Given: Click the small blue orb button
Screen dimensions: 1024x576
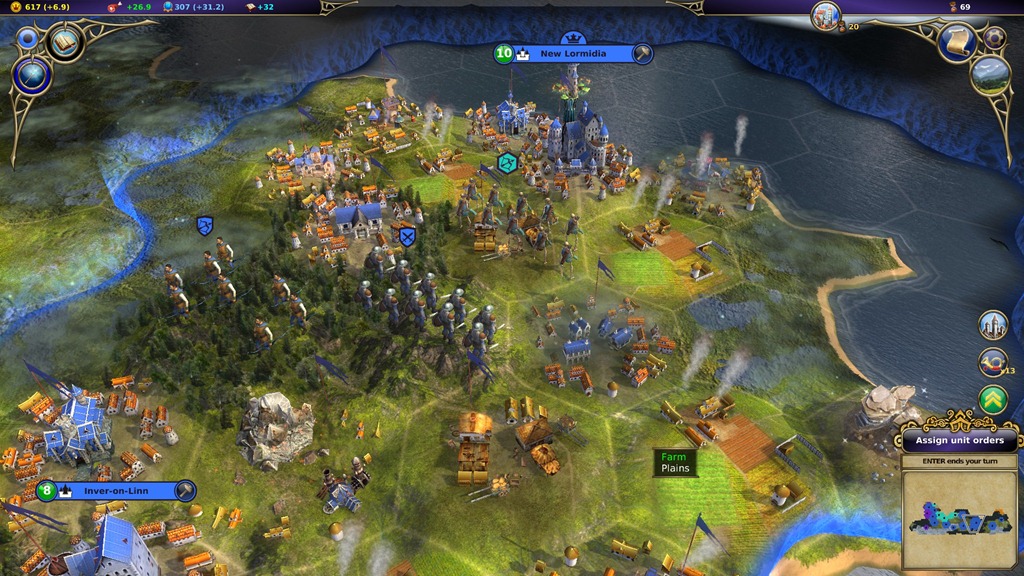Looking at the screenshot, I should [27, 38].
